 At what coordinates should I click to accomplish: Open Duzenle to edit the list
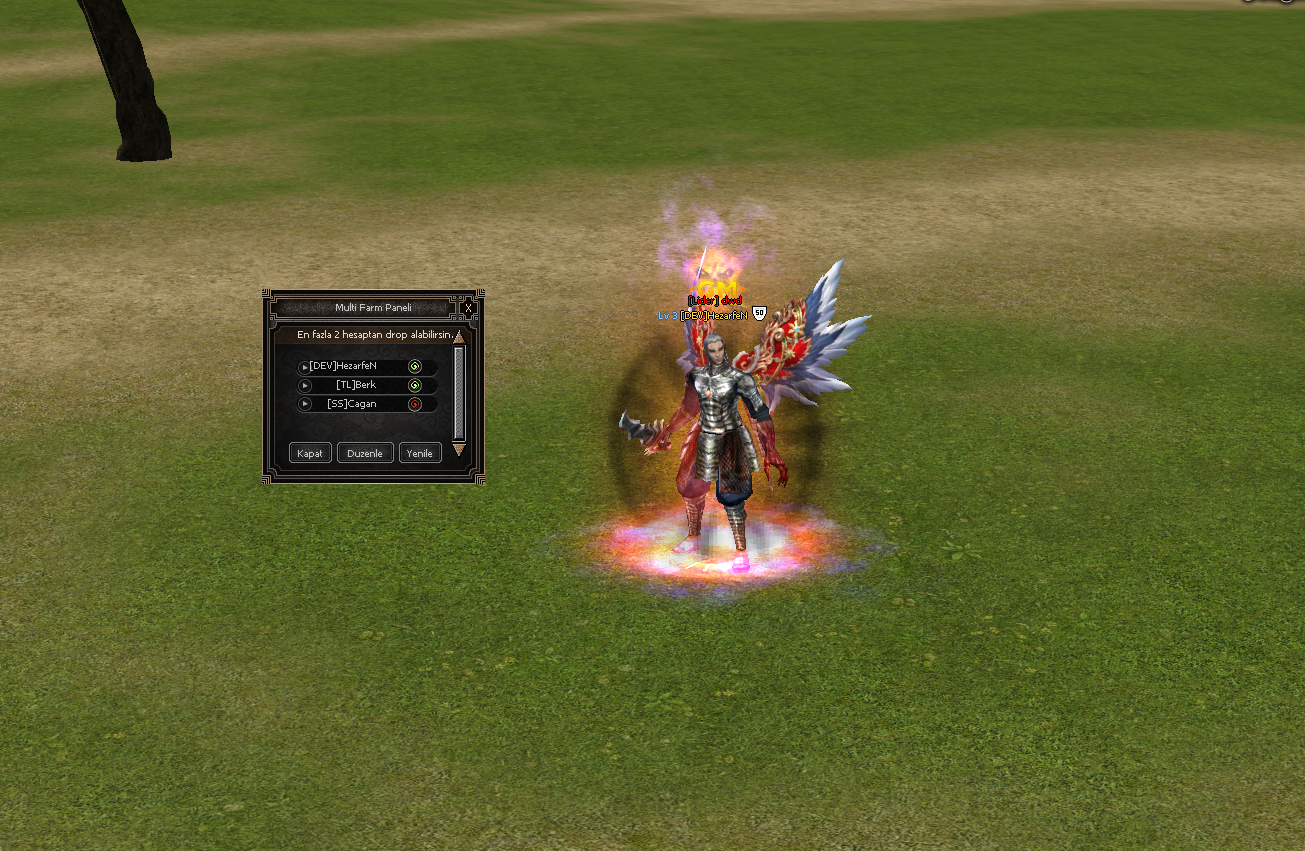365,453
